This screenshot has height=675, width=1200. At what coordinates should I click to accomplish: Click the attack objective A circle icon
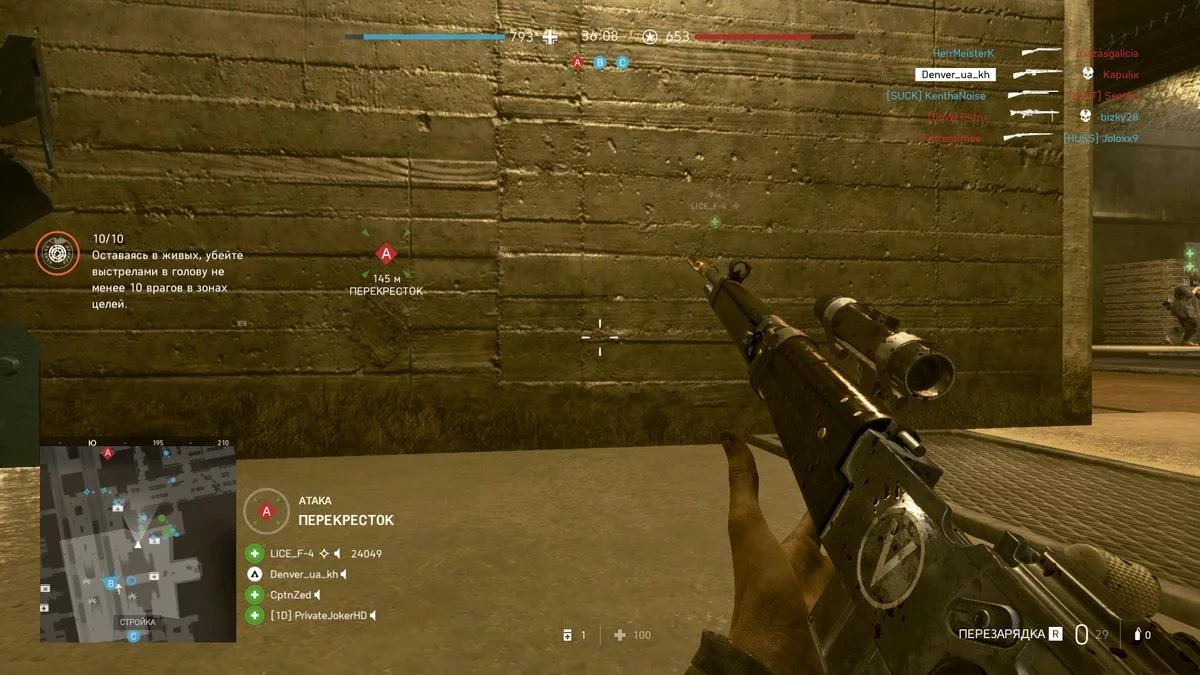coord(266,511)
